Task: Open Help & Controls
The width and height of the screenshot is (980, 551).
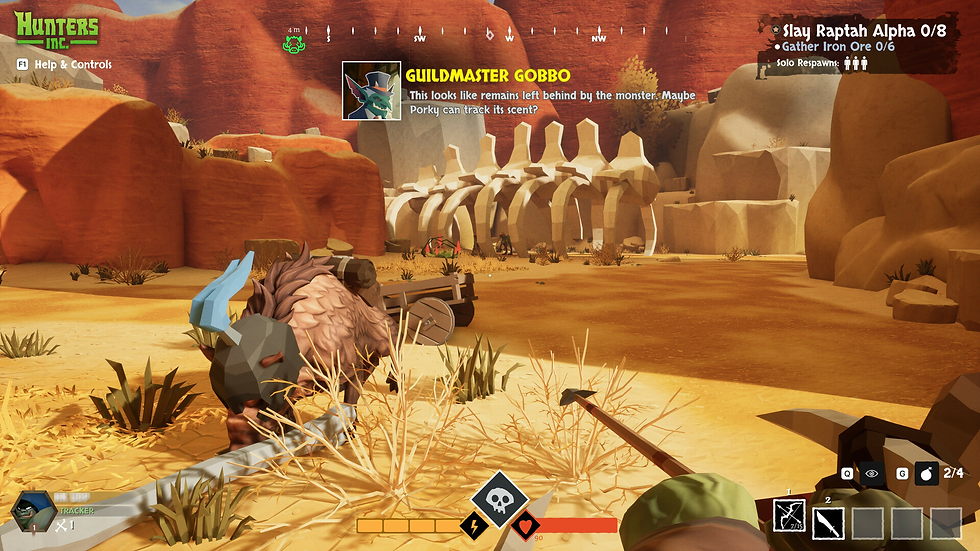Action: pos(64,65)
